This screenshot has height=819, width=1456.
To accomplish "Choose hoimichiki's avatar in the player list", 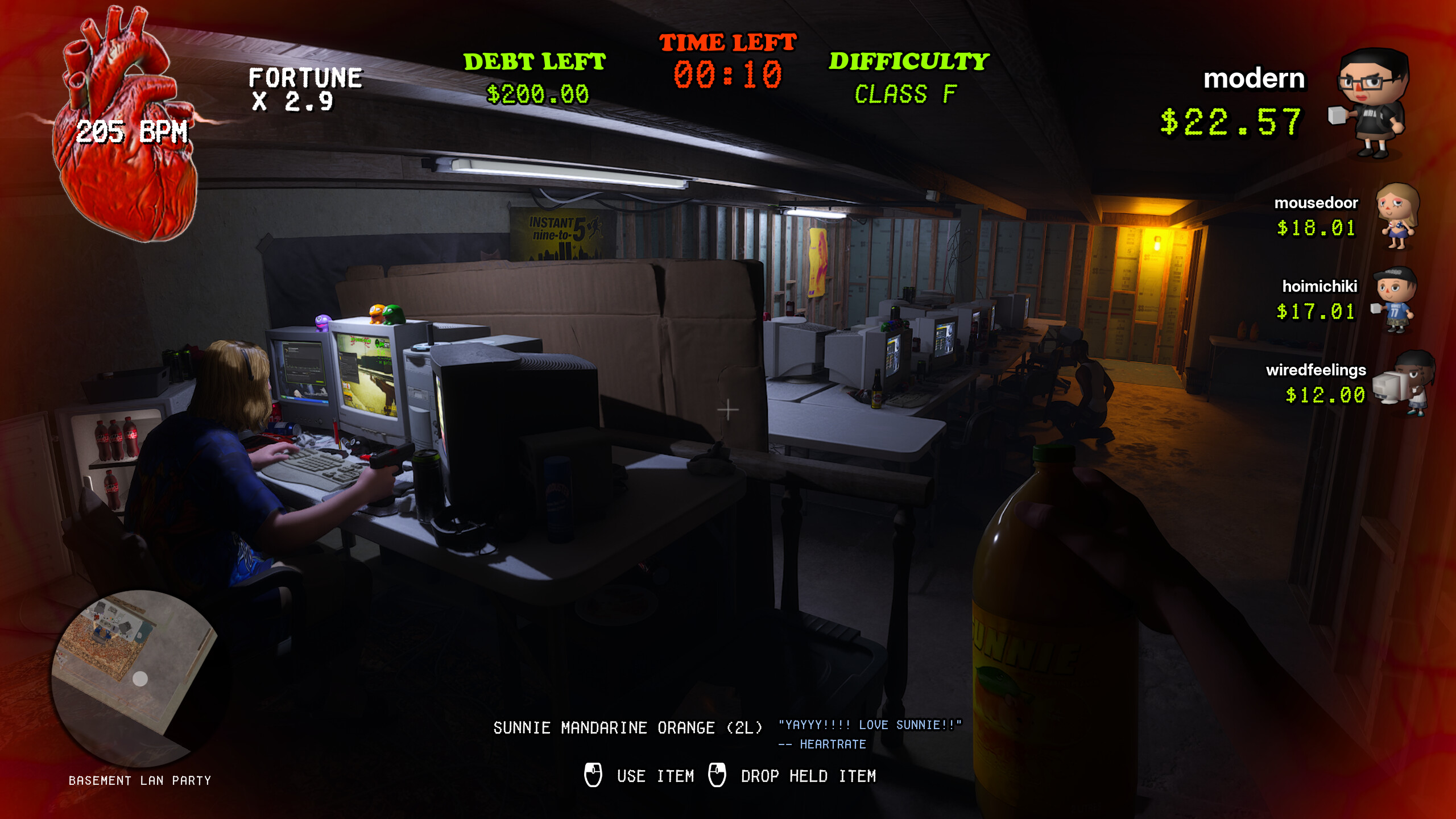I will (x=1395, y=300).
